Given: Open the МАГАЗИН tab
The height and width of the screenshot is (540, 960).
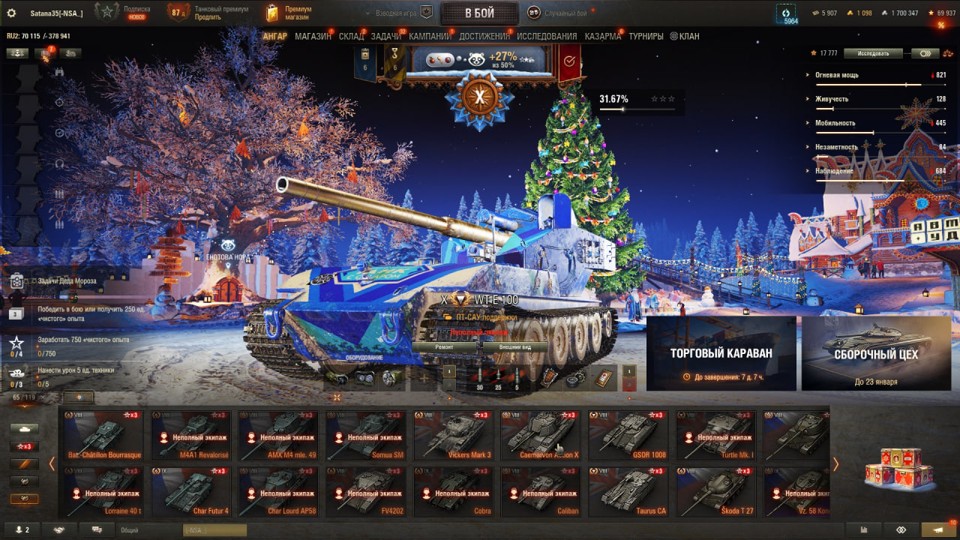Looking at the screenshot, I should [x=313, y=37].
